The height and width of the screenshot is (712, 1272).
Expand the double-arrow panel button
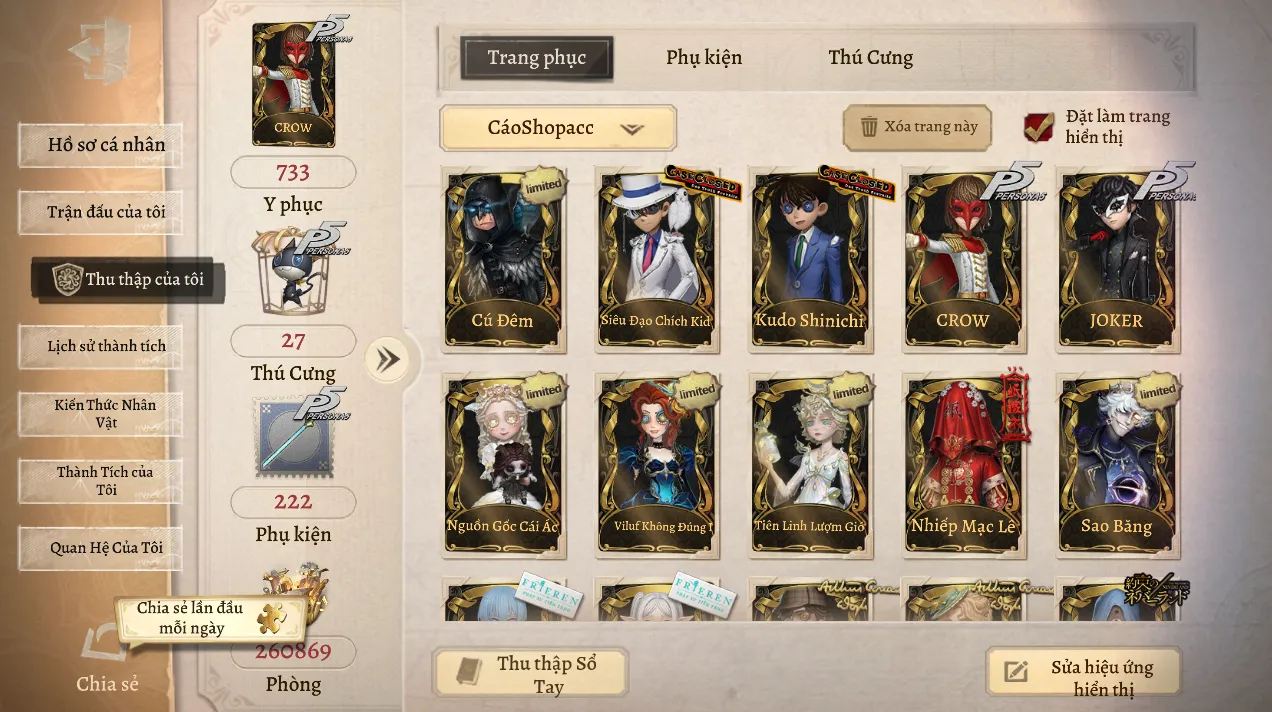[x=387, y=359]
